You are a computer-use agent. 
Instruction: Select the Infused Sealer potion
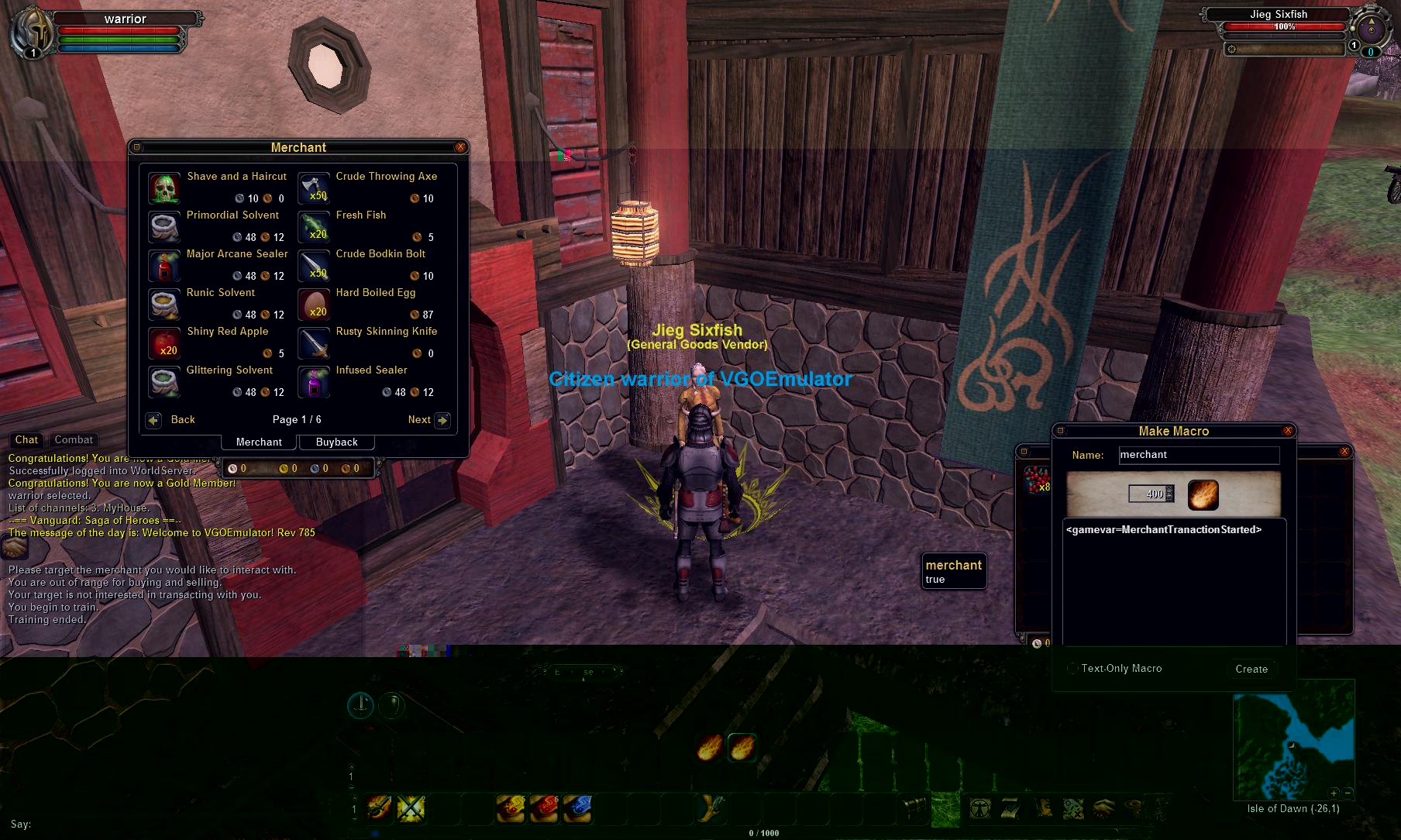[314, 382]
